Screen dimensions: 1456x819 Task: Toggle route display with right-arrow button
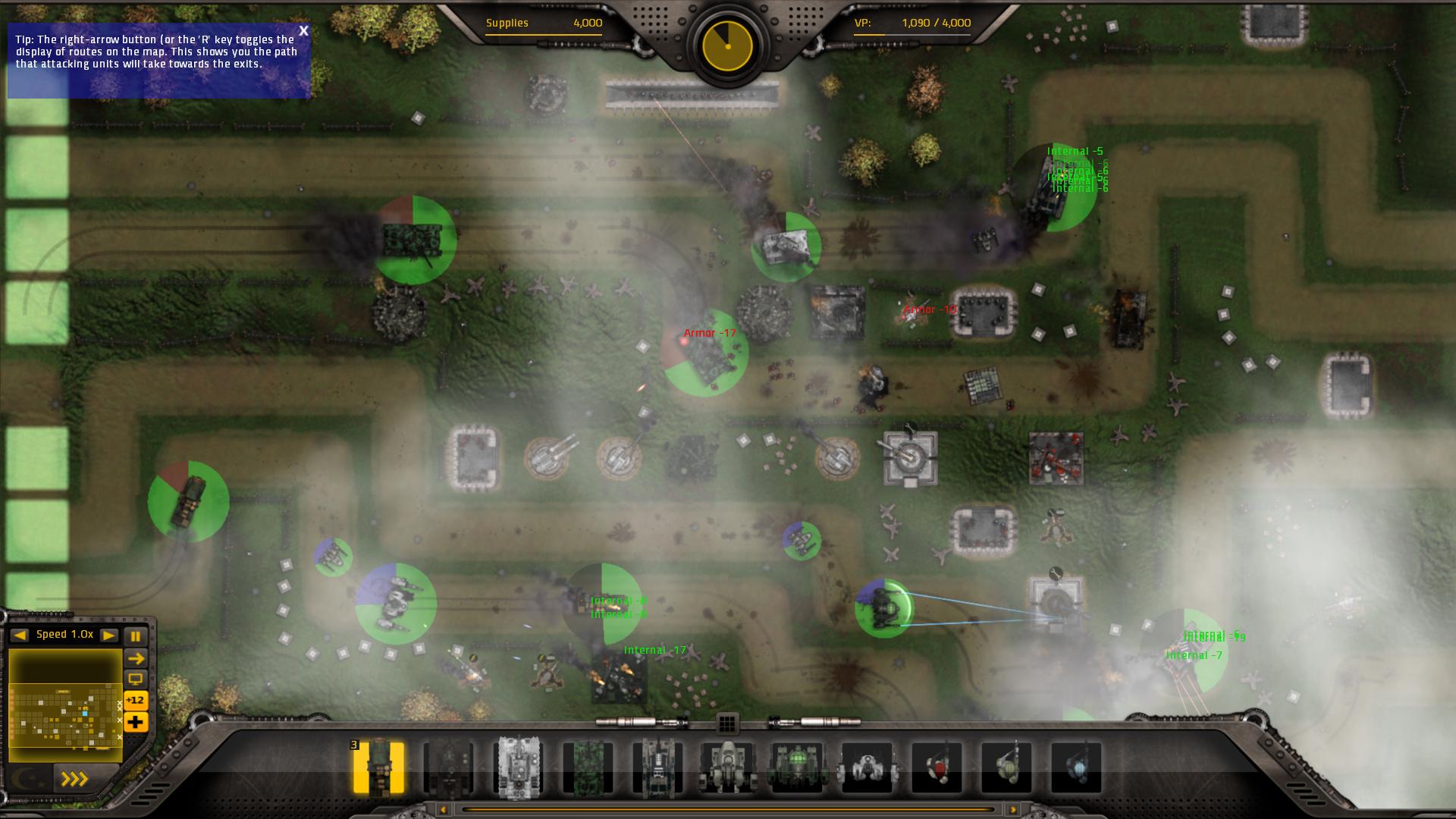click(136, 658)
